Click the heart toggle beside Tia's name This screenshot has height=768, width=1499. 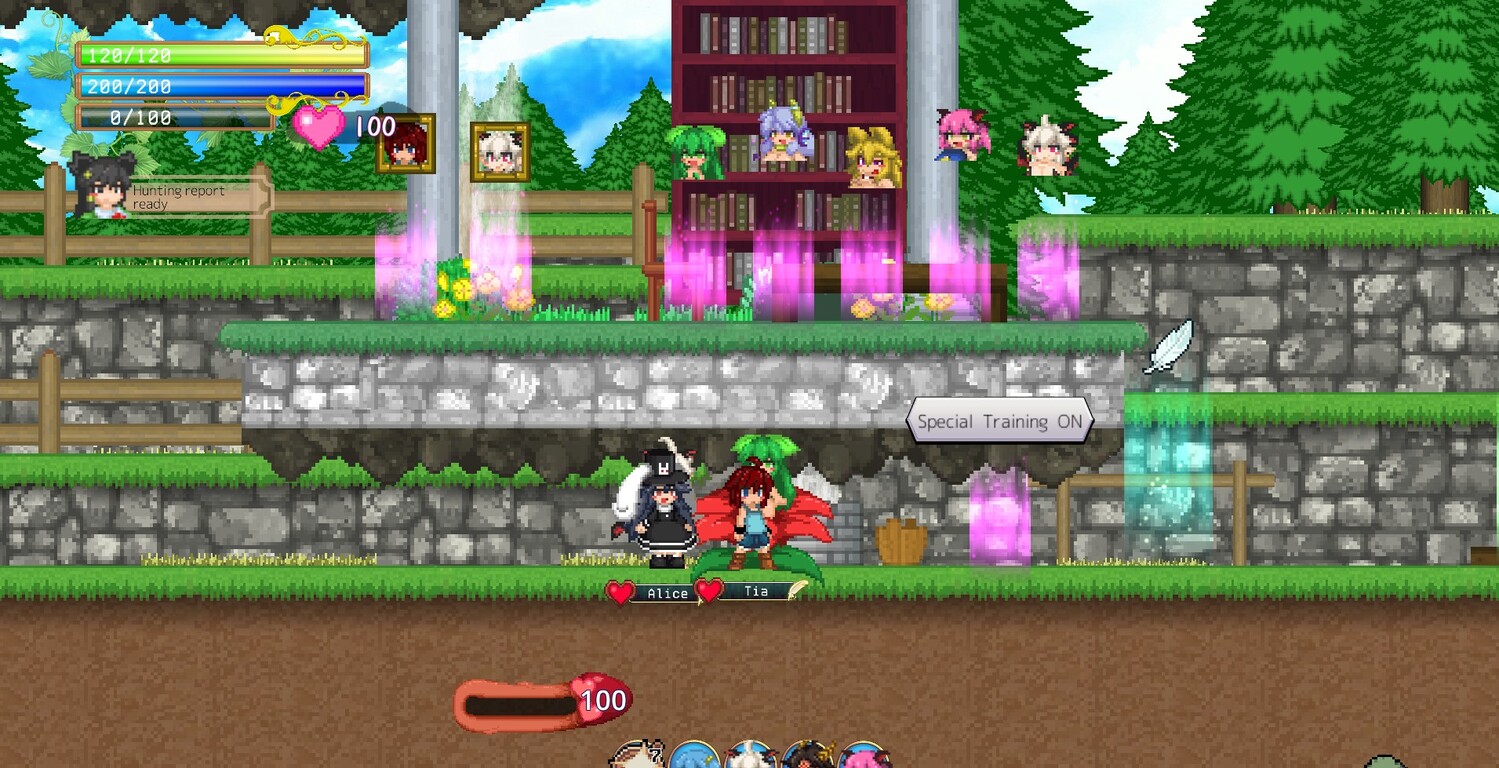tap(710, 591)
